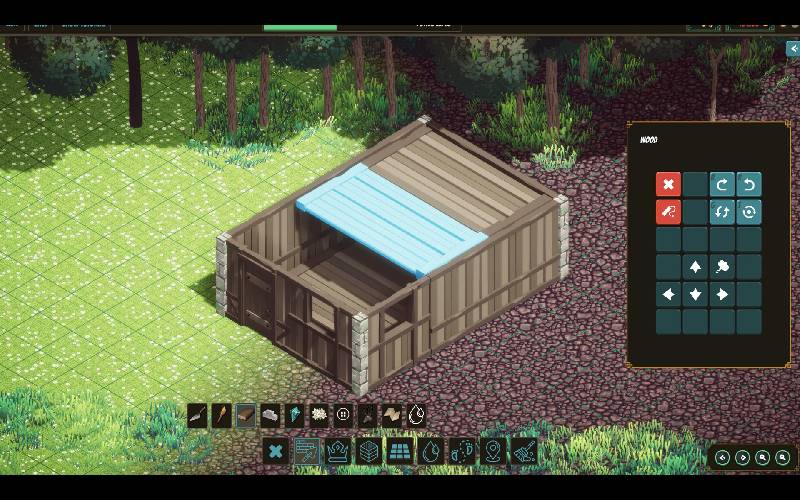Select the floor tile grid build category
This screenshot has height=500, width=800.
[400, 452]
